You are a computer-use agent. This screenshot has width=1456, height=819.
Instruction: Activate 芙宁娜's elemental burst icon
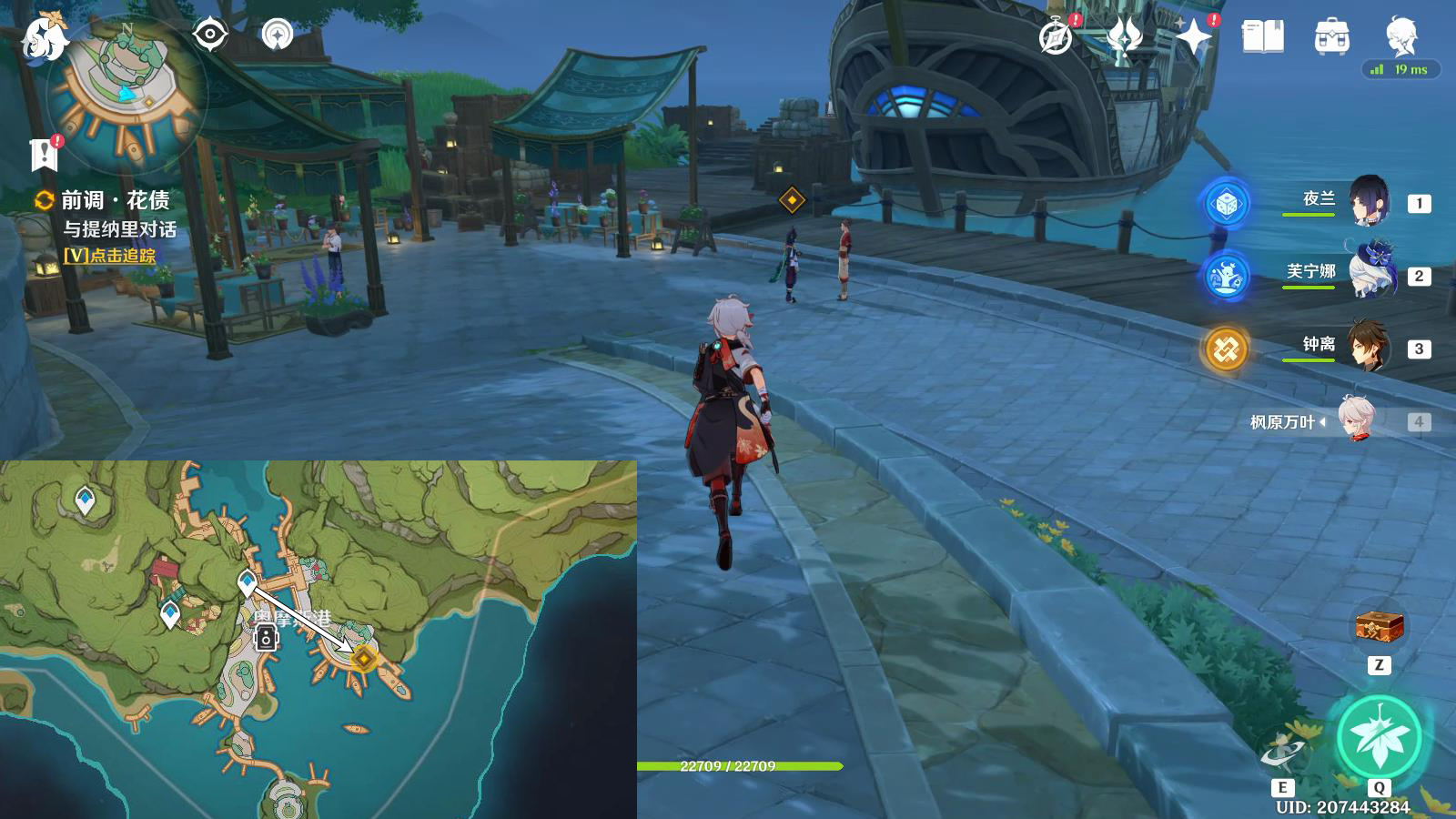[x=1225, y=275]
